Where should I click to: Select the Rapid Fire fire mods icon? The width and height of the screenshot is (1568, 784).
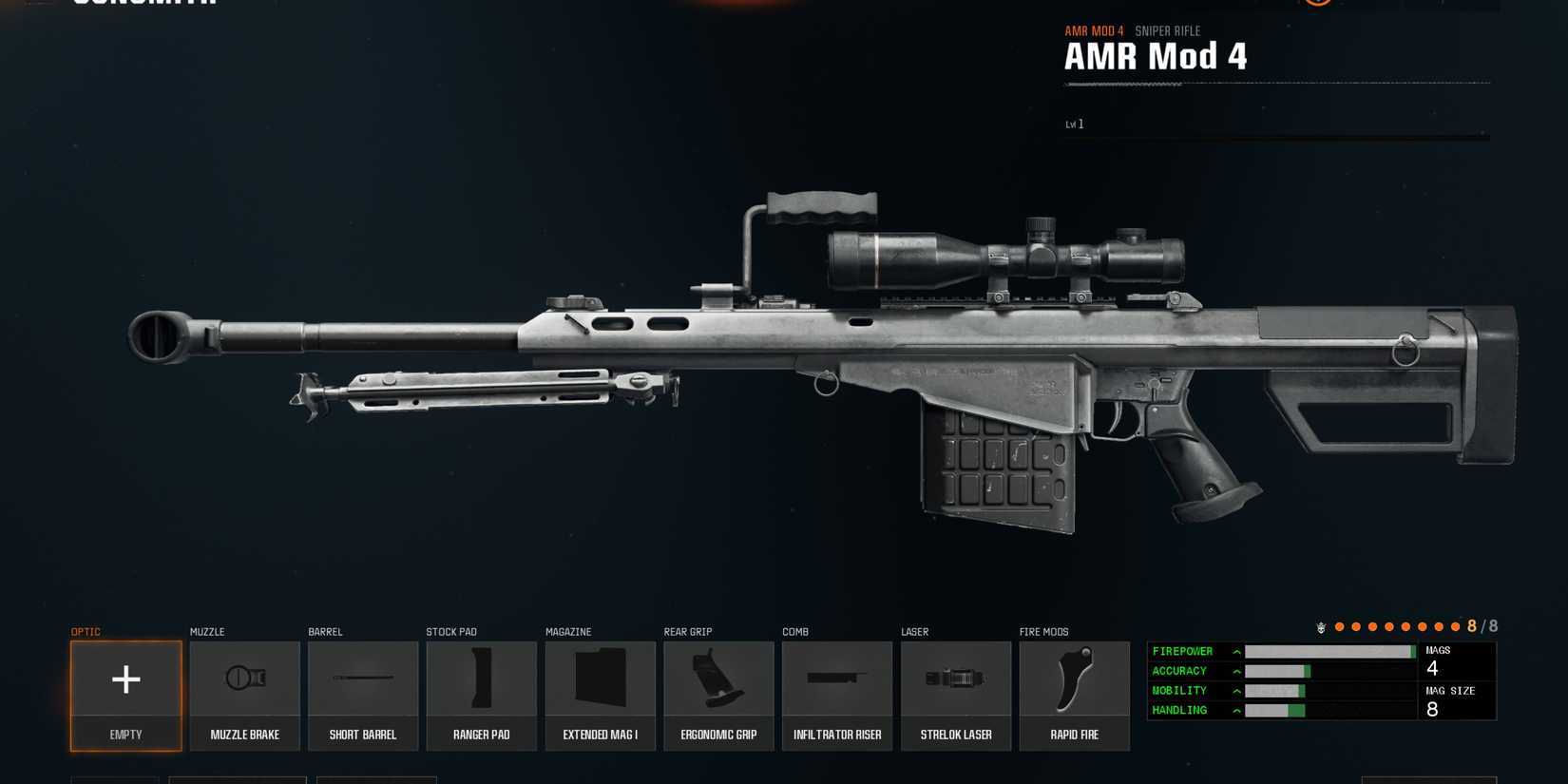(x=1075, y=679)
